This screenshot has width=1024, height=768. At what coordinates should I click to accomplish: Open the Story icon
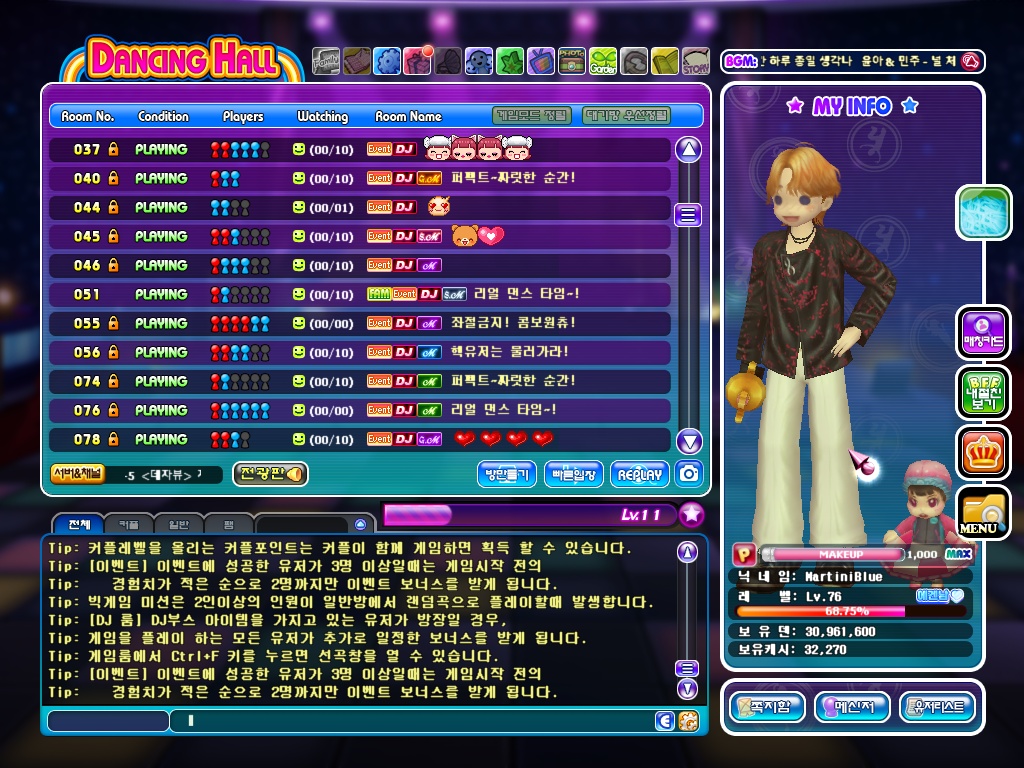pyautogui.click(x=696, y=62)
